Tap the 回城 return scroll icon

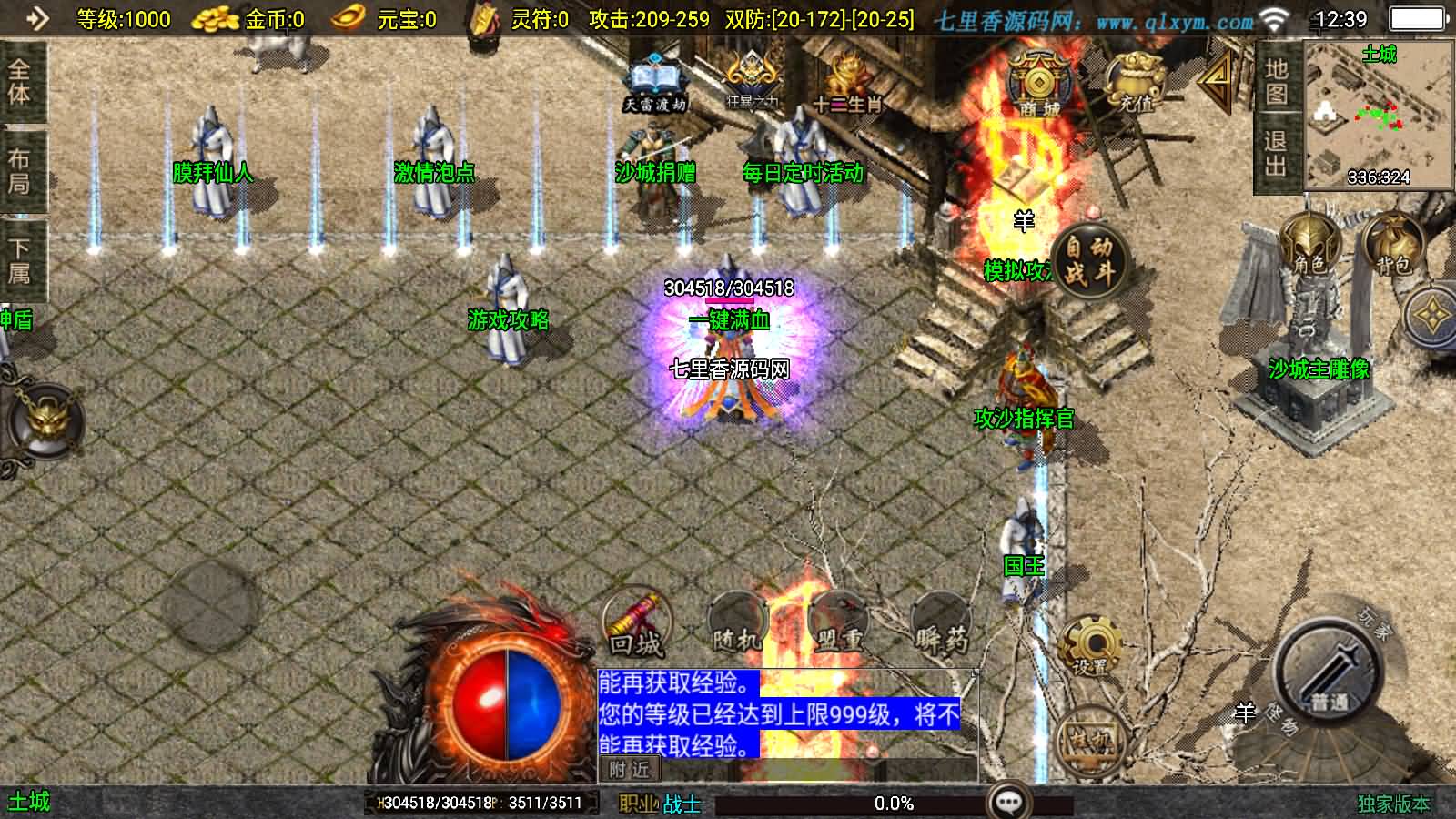click(635, 623)
